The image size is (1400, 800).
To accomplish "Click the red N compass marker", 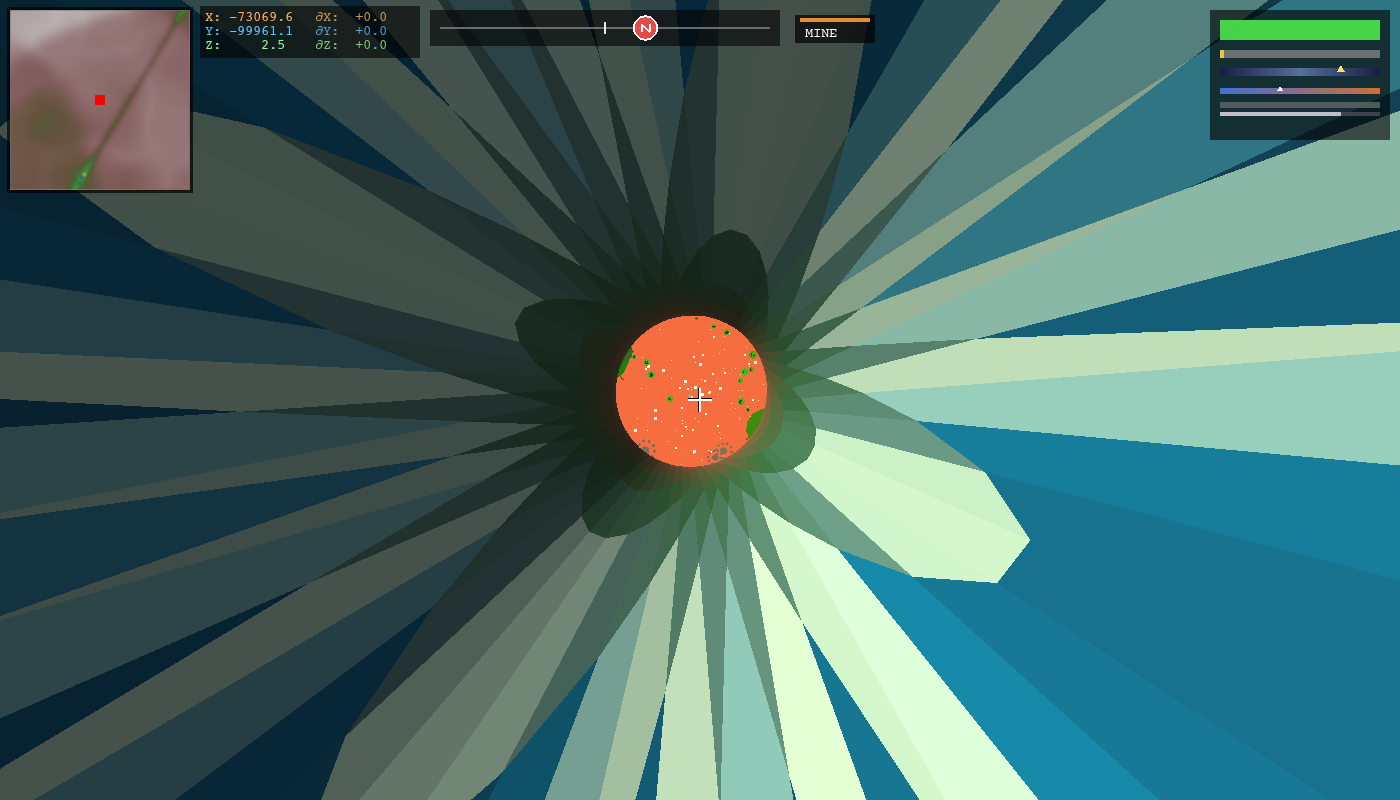I will 643,27.
